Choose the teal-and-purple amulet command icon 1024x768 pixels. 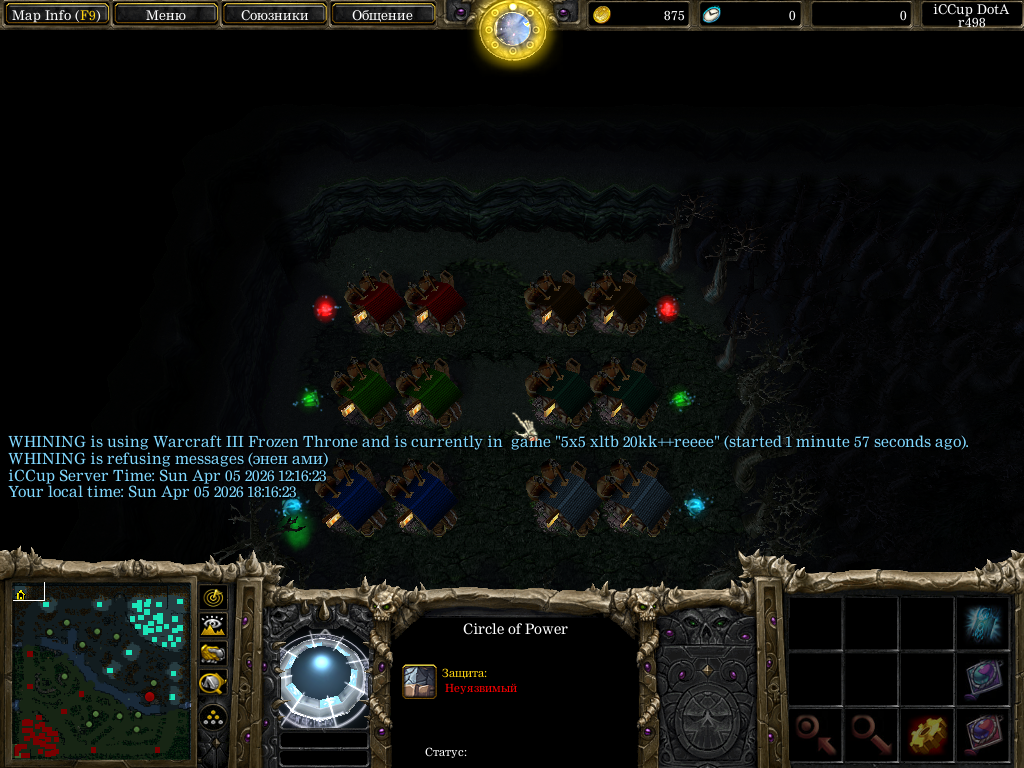(985, 680)
